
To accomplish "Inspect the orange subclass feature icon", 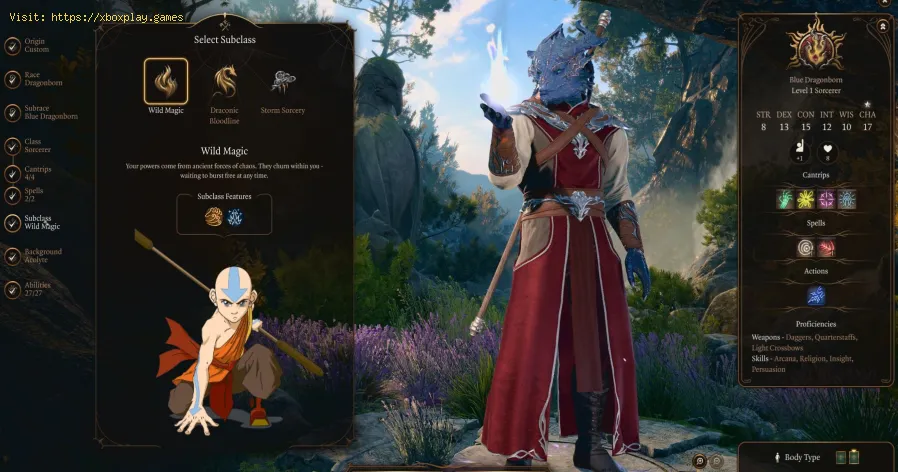I will coord(214,217).
